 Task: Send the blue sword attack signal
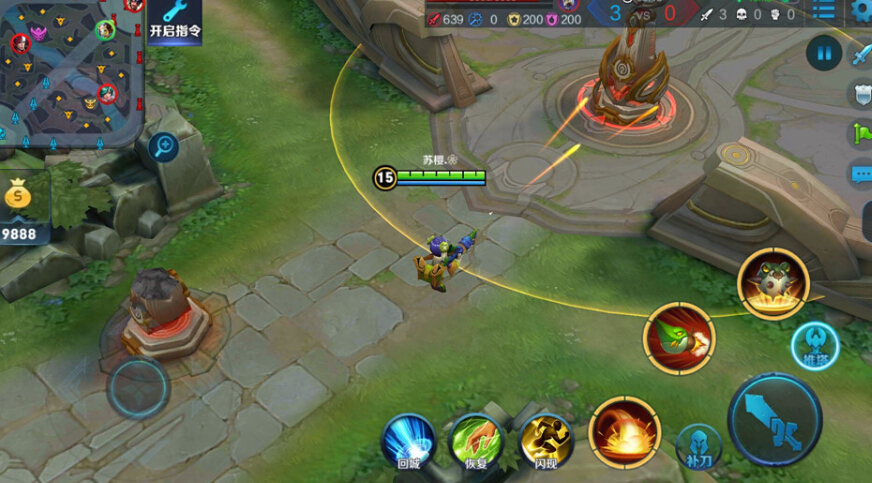click(x=861, y=55)
